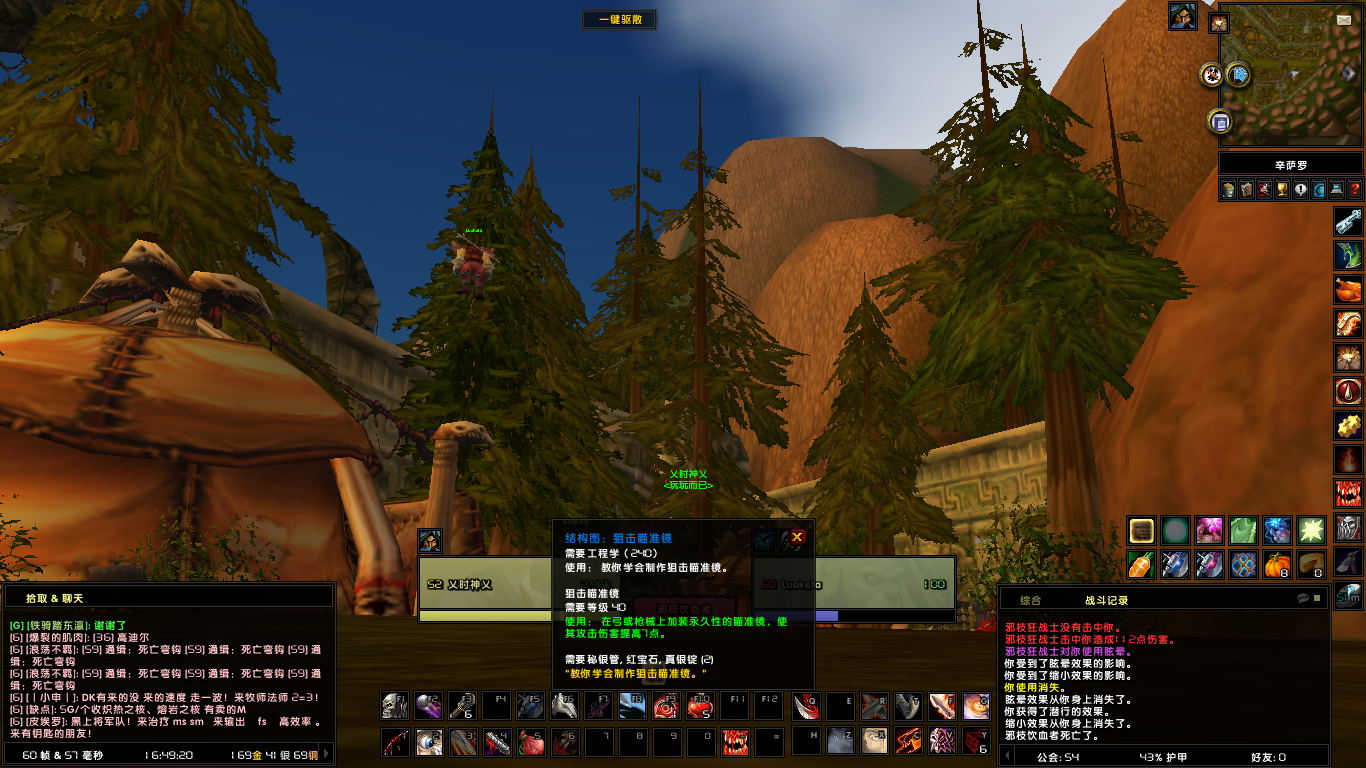Select the golden trophy micro menu icon

pyautogui.click(x=1282, y=189)
